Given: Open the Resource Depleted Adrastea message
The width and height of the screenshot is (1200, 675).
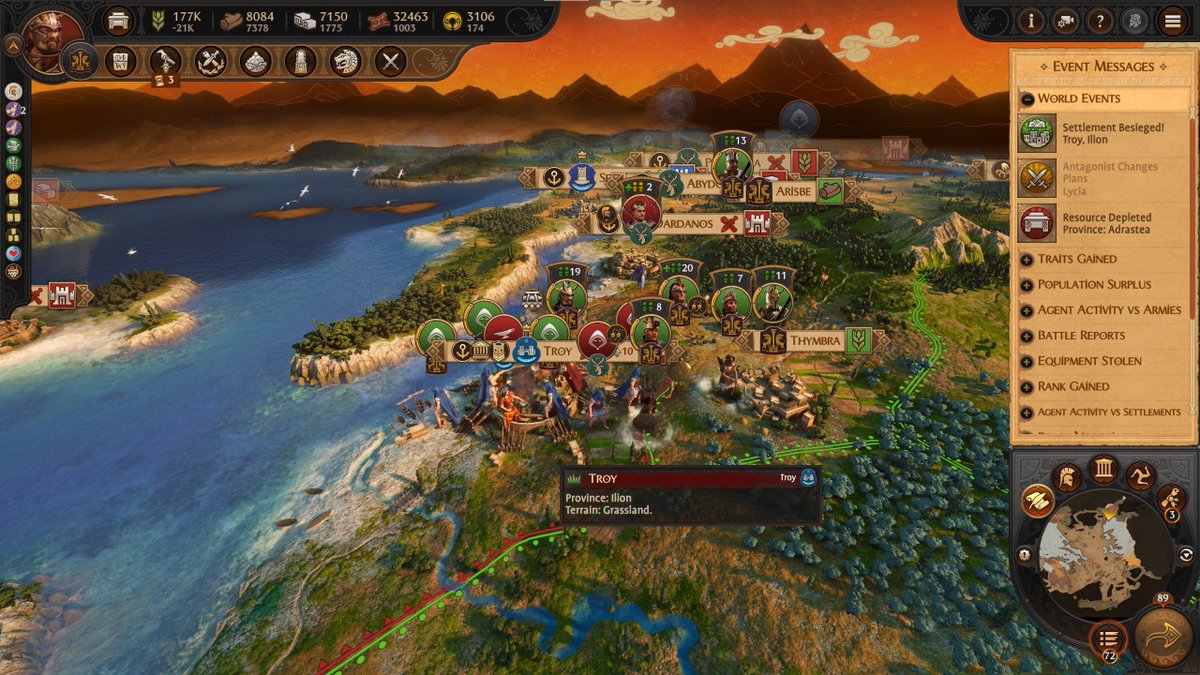Looking at the screenshot, I should [1100, 223].
